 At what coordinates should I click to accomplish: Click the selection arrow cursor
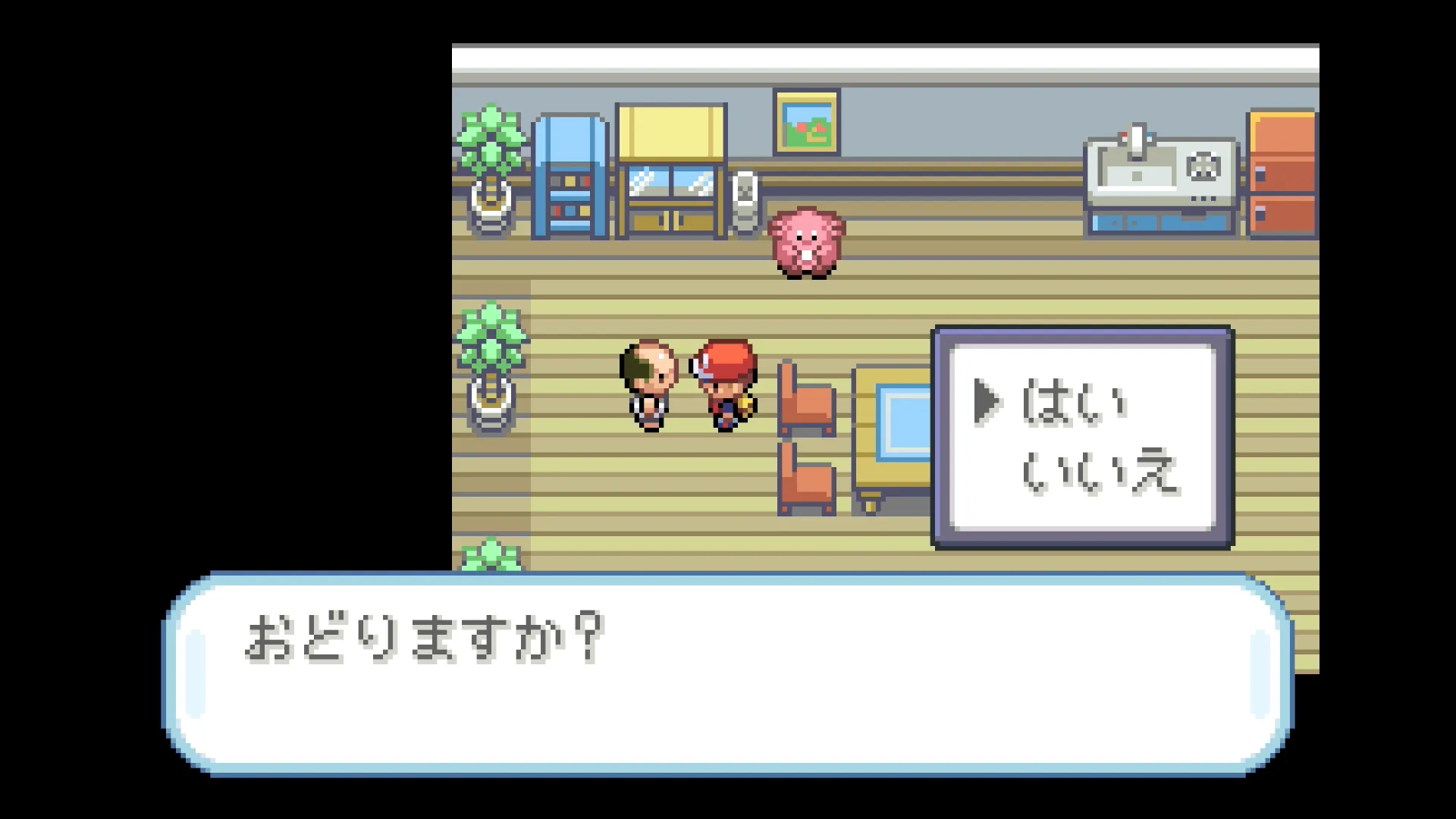pyautogui.click(x=987, y=402)
